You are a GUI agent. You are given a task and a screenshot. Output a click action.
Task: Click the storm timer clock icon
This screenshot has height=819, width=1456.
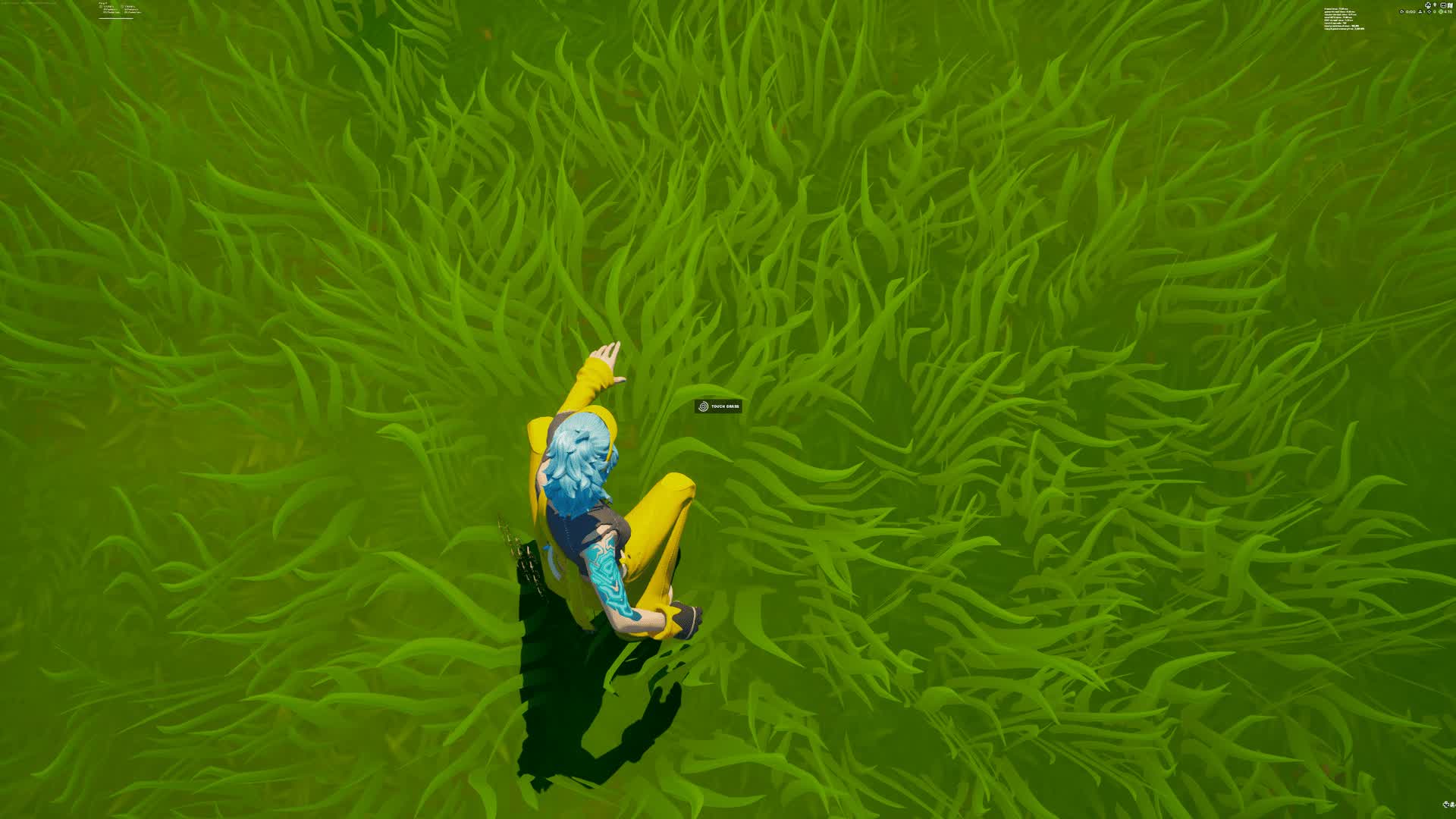tap(1442, 11)
